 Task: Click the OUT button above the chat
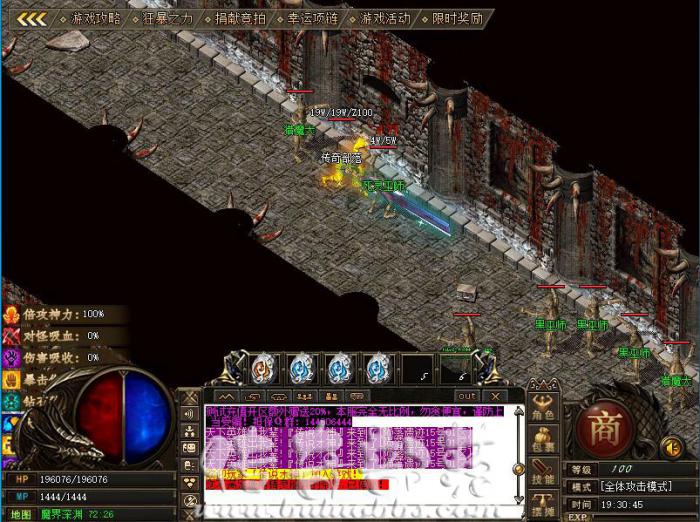point(466,396)
